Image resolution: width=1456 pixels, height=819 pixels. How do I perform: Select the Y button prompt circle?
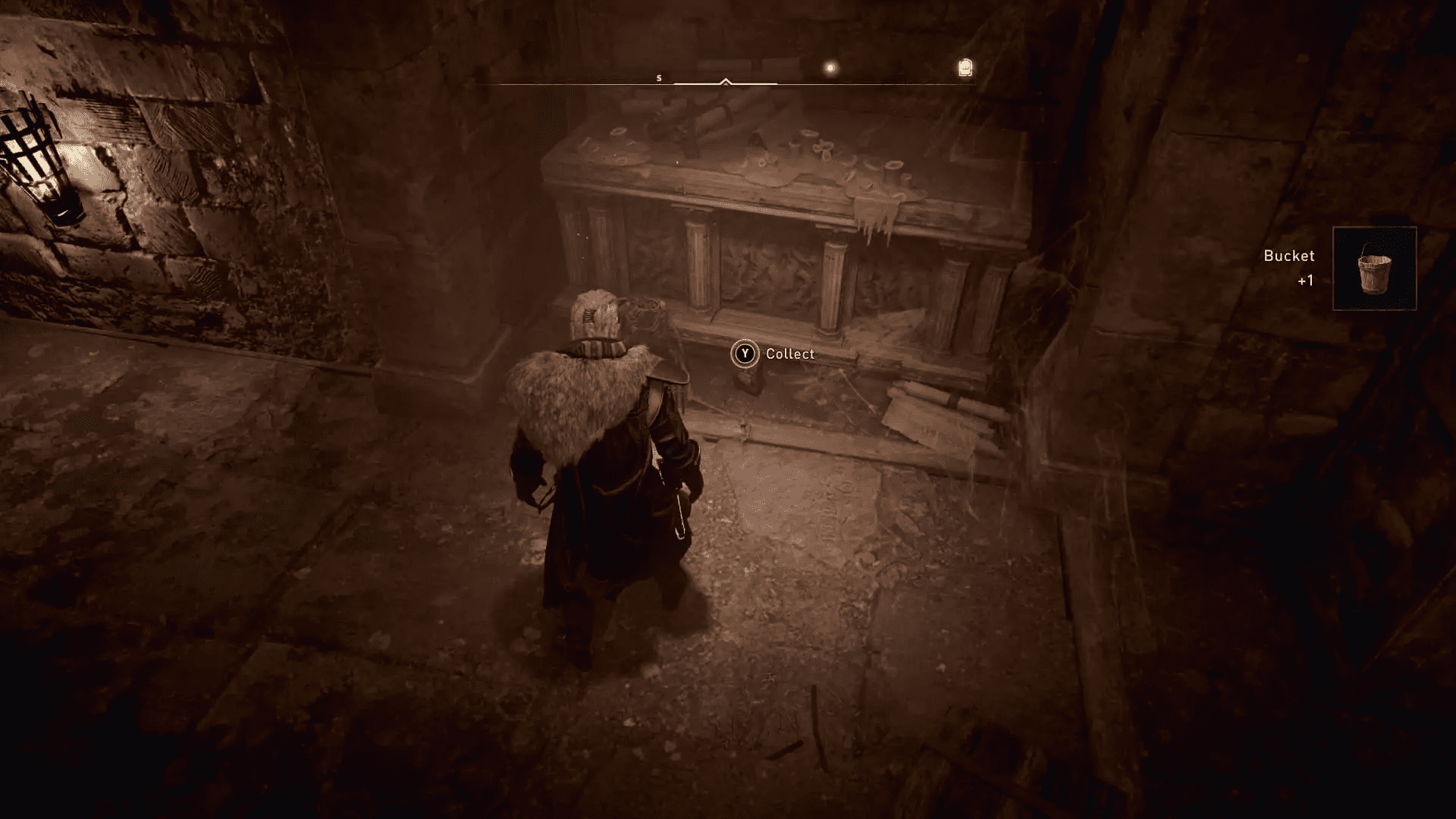743,354
